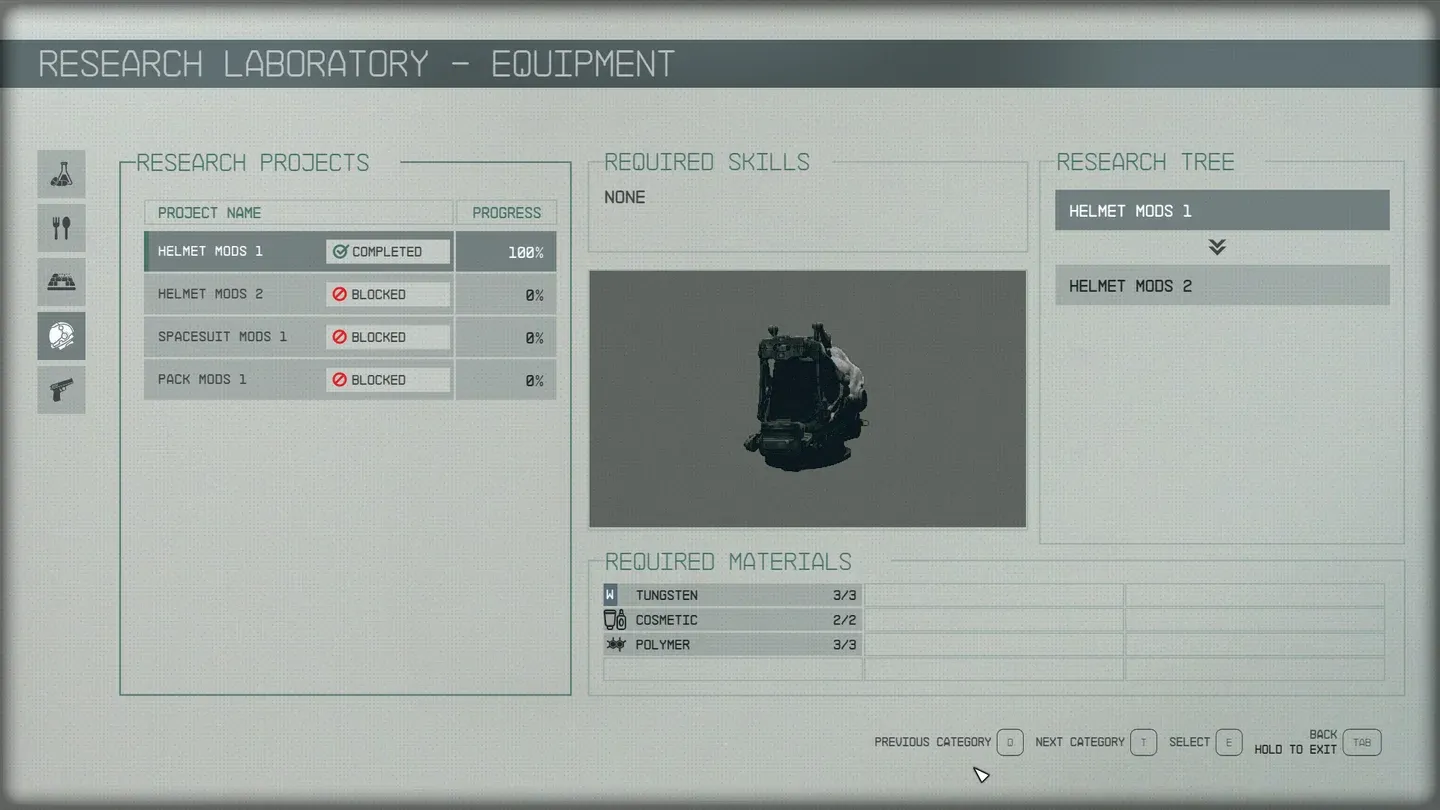Click the BLOCKED indicator on Helmet Mods 2
1440x810 pixels.
click(x=387, y=294)
